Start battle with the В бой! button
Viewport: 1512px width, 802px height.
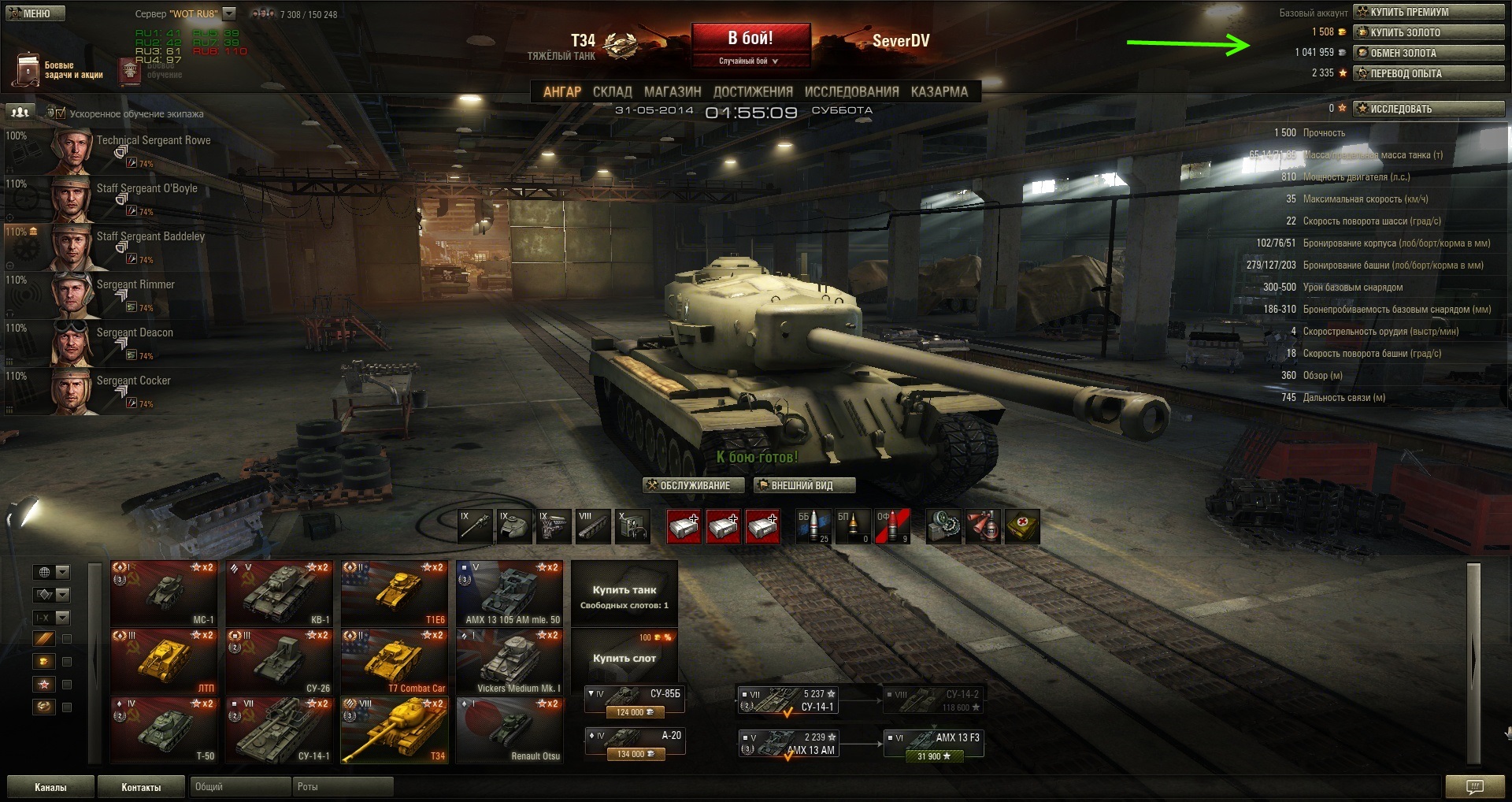click(750, 39)
